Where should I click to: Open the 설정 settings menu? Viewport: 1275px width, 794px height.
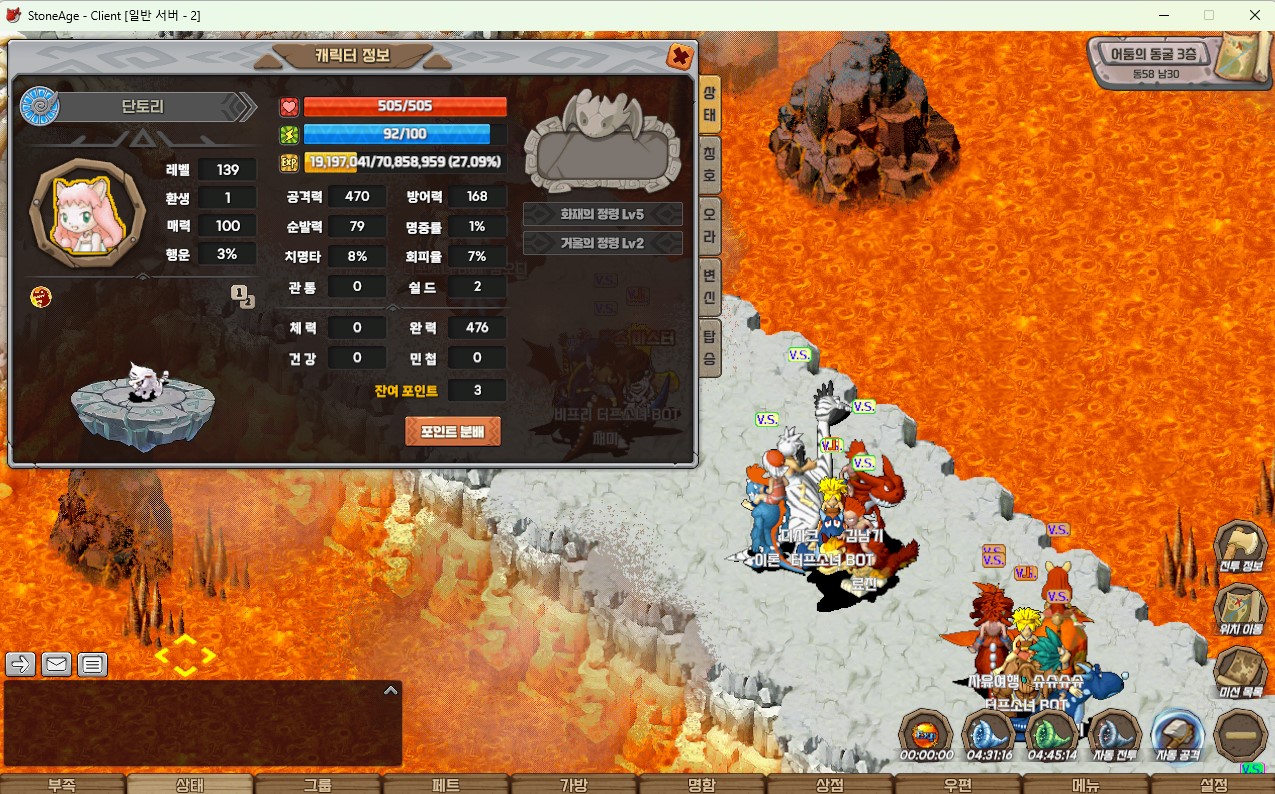tap(1213, 784)
